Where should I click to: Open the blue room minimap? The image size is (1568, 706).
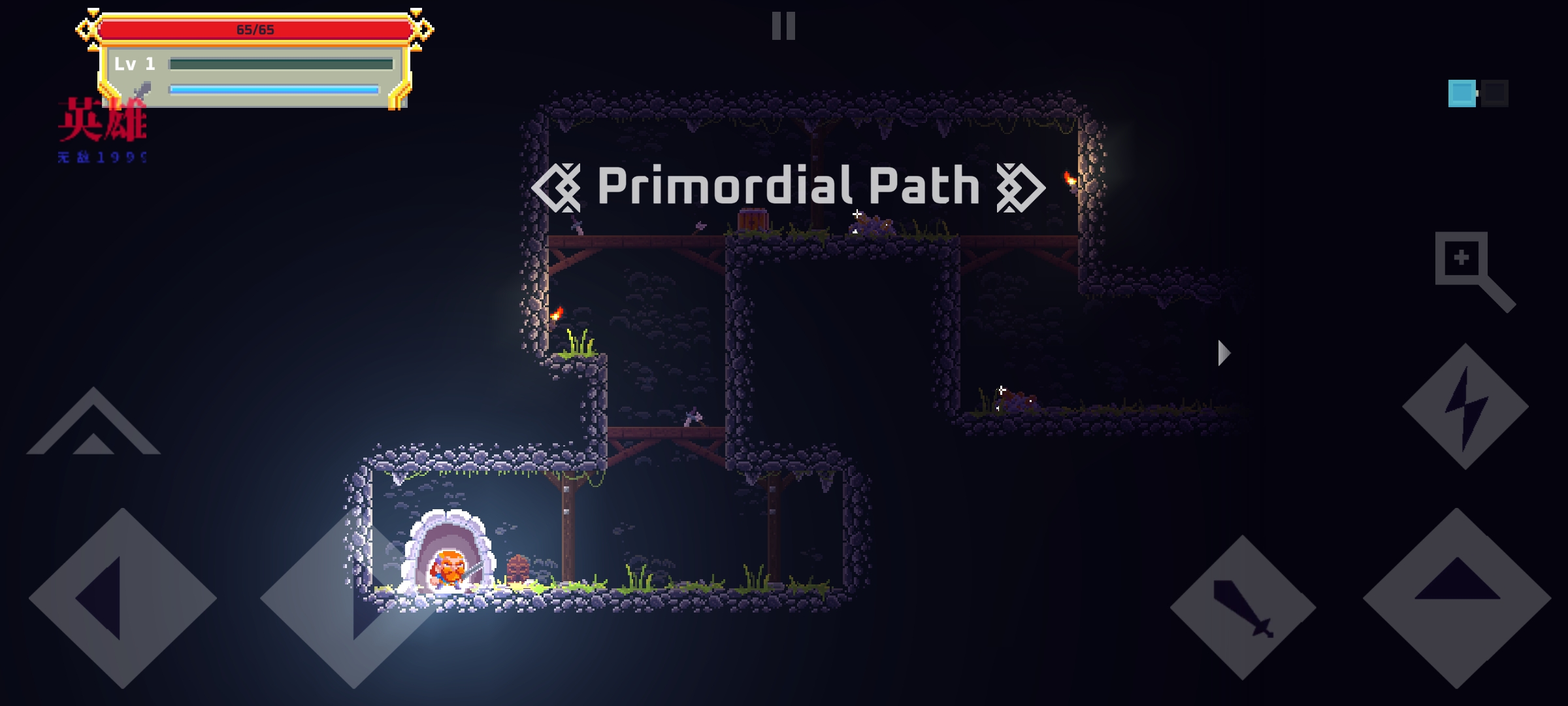[x=1477, y=93]
